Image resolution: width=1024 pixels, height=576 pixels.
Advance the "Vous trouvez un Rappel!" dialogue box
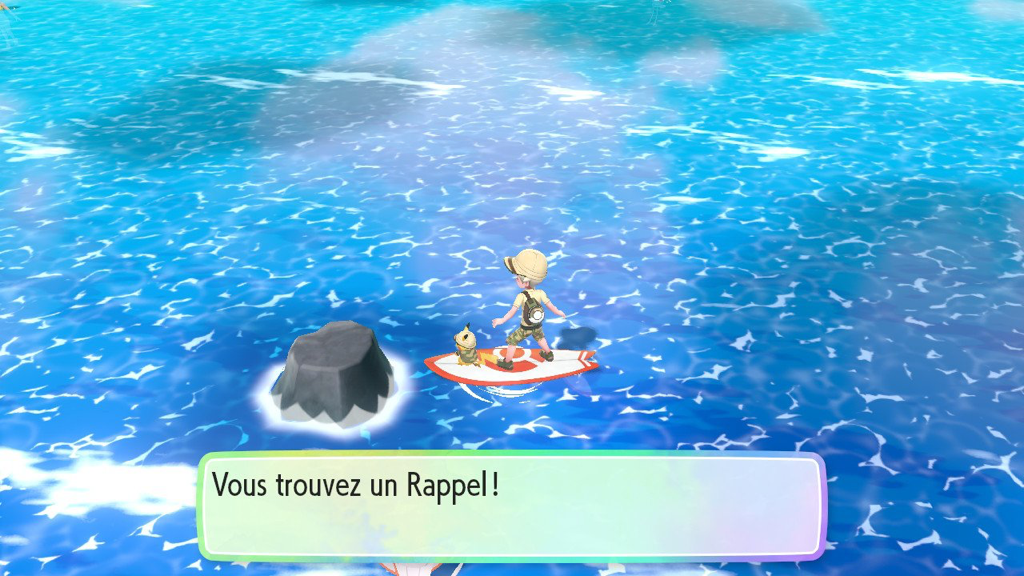tap(511, 506)
